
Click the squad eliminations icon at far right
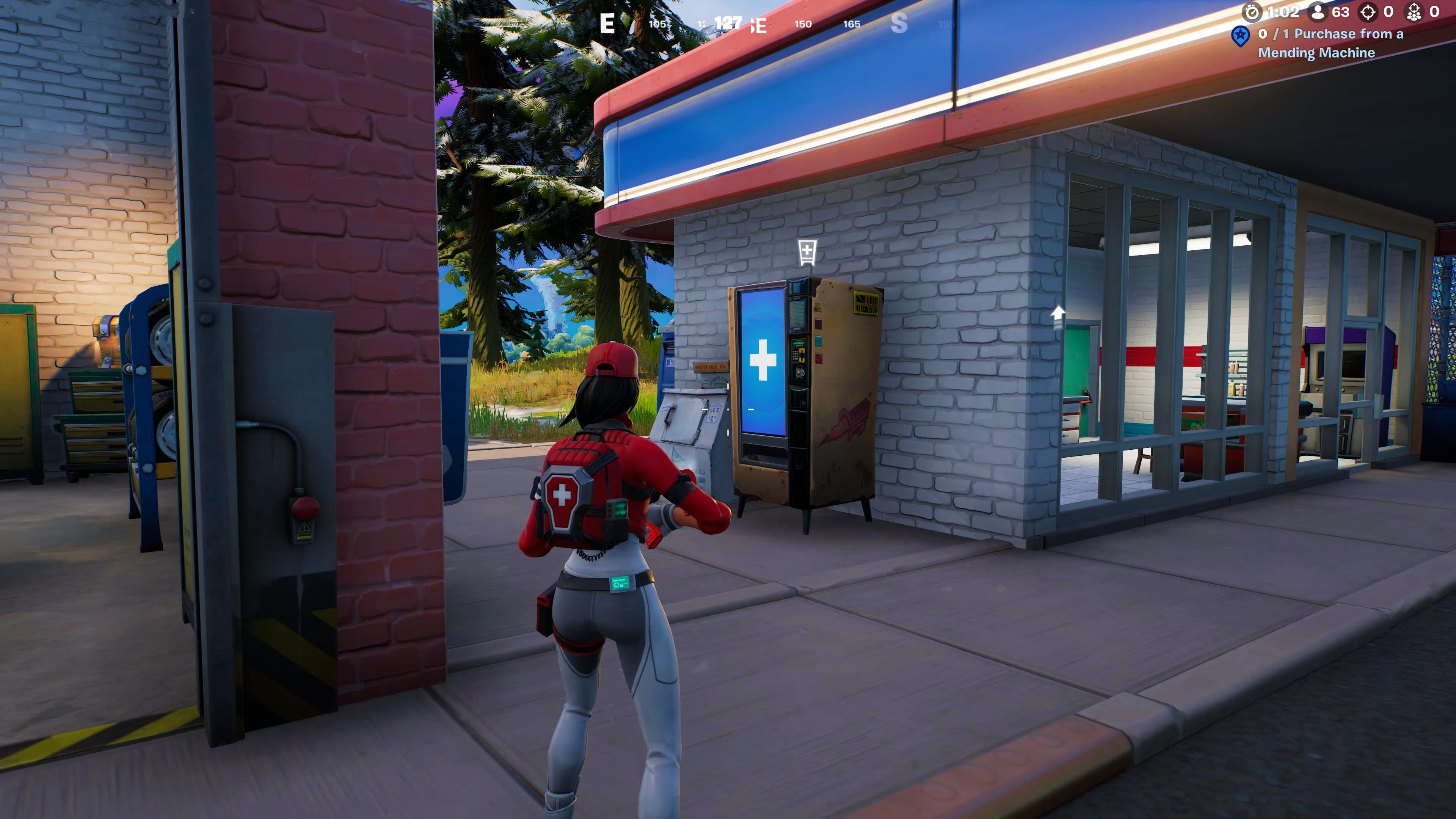coord(1414,13)
